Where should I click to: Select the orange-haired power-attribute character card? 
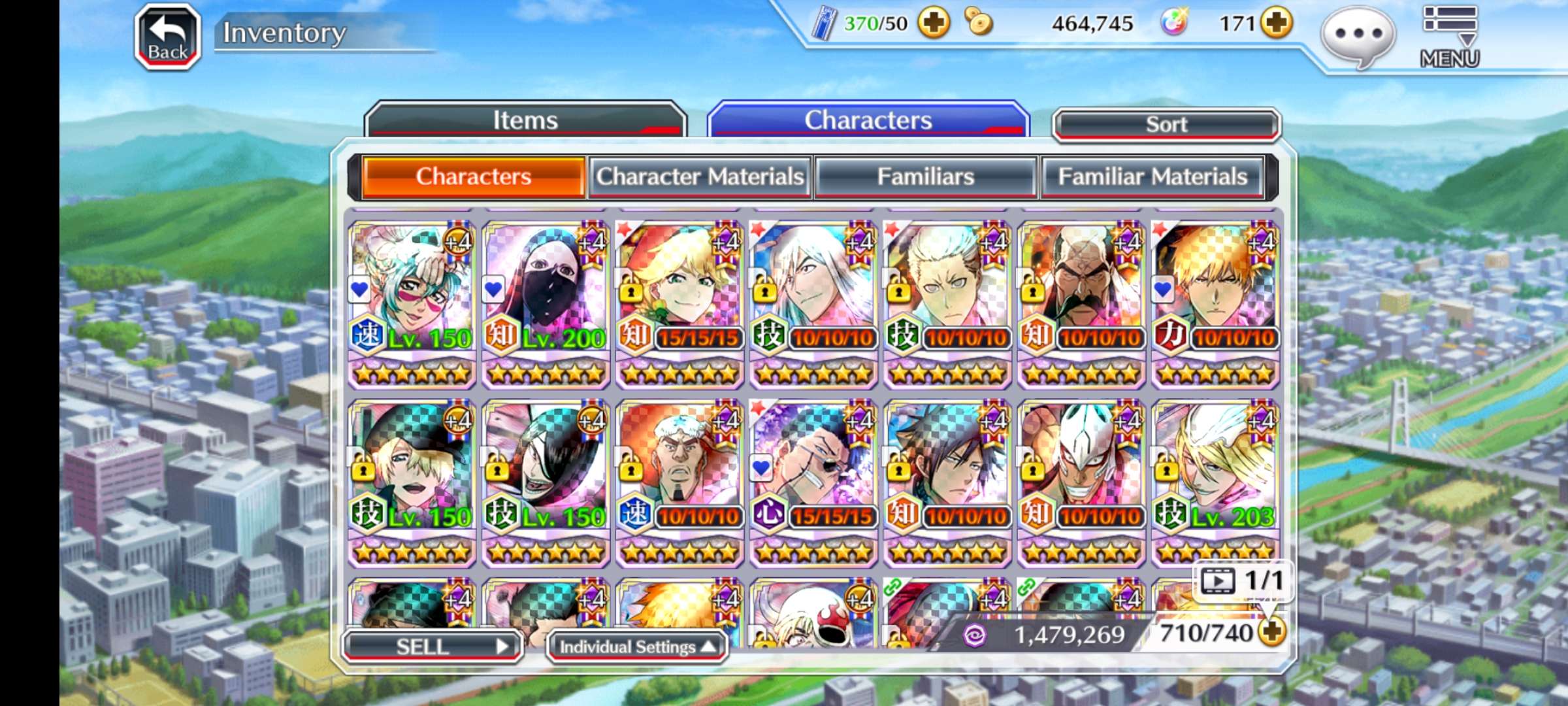[x=1215, y=302]
